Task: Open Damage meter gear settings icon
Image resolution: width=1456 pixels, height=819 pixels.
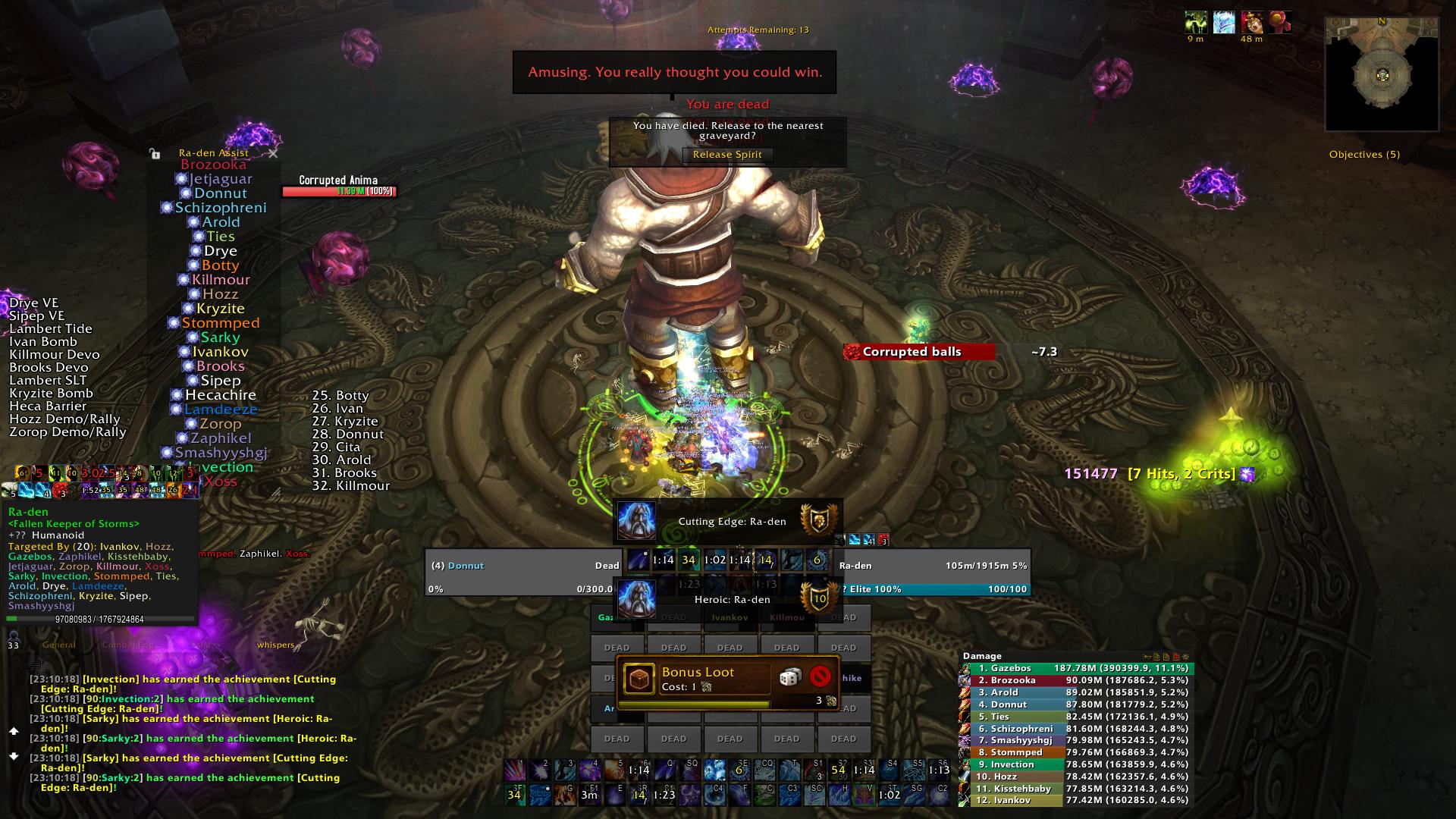Action: 1185,657
